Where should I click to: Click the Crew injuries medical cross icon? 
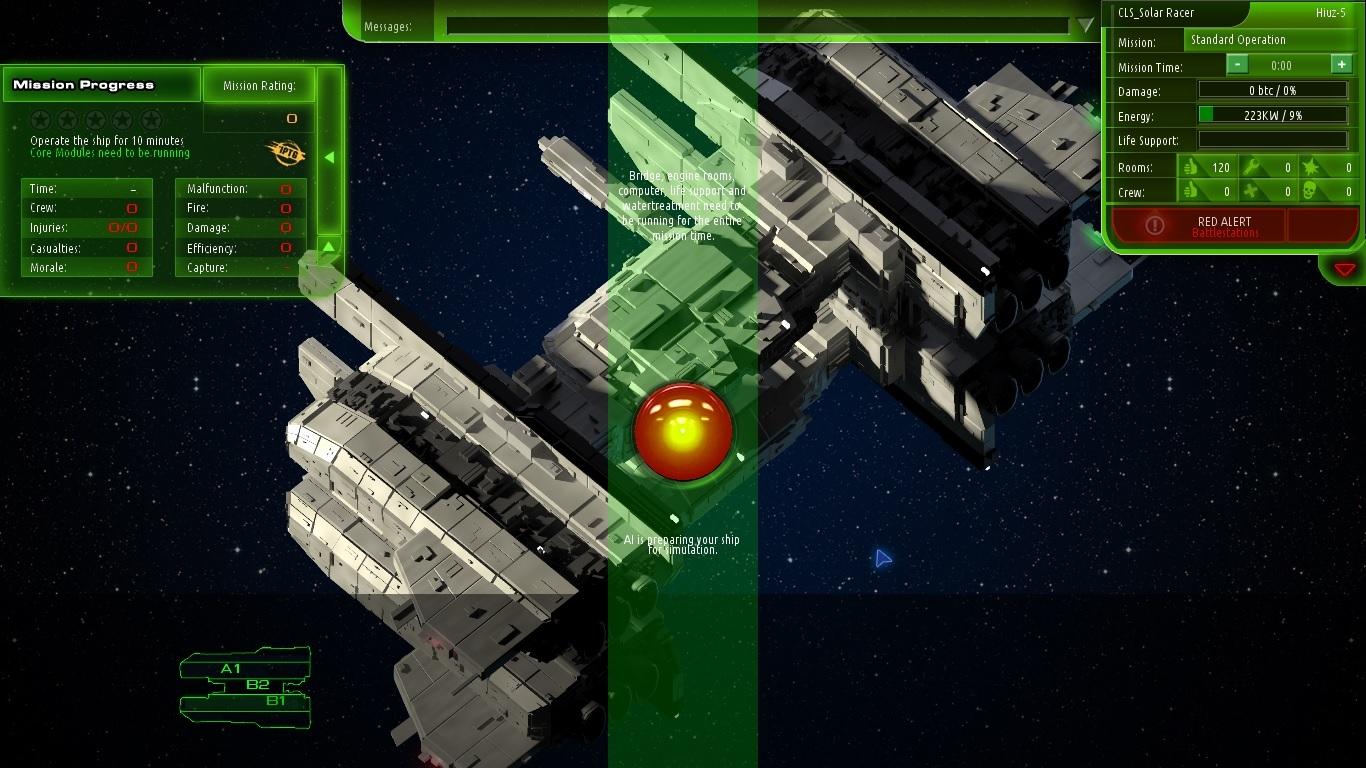point(1252,192)
